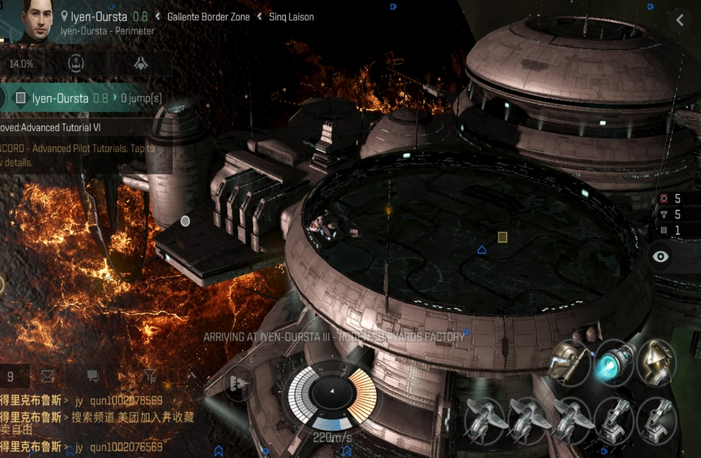701x458 pixels.
Task: Open the mail envelope icon
Action: tap(47, 376)
